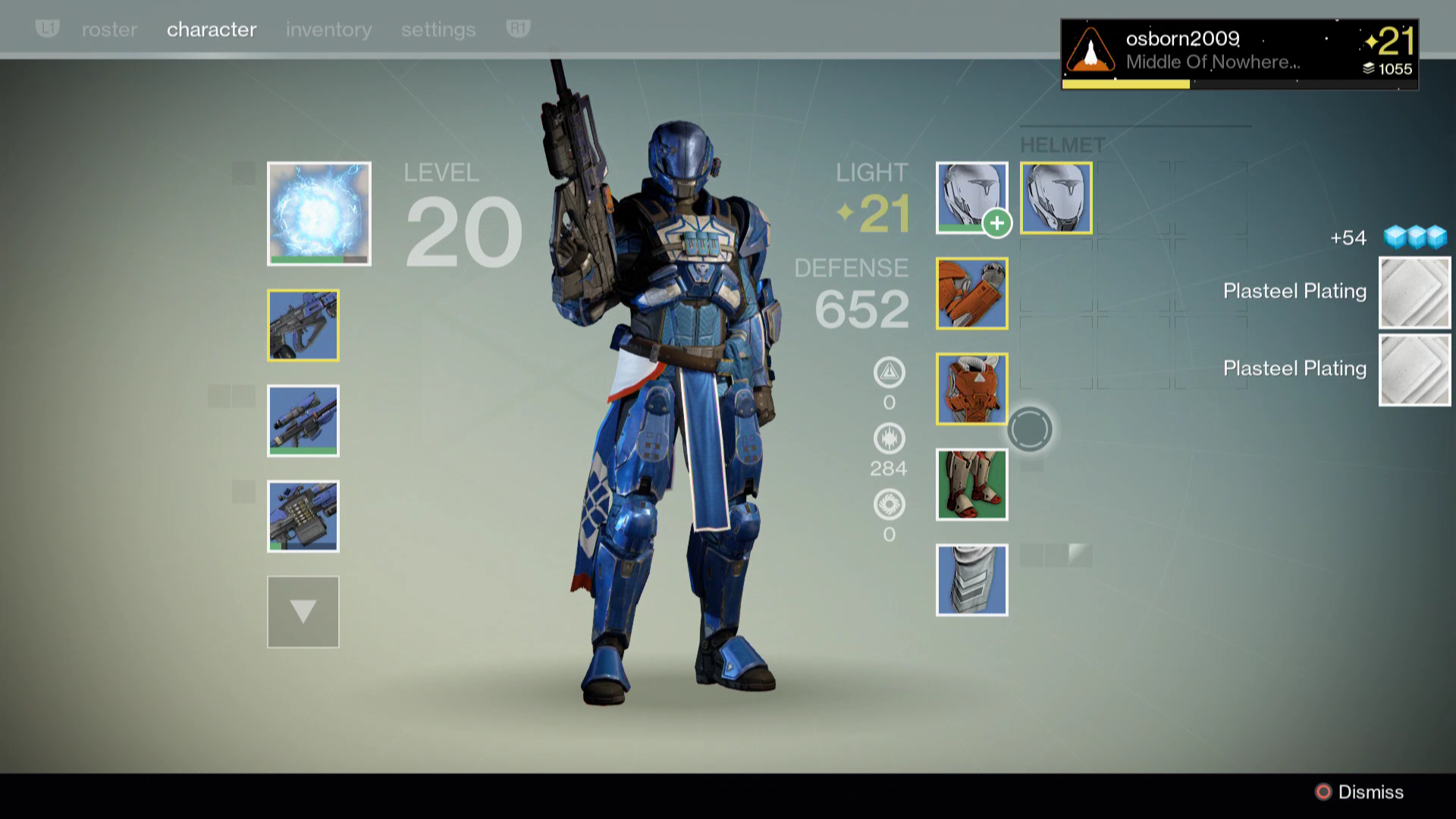Pick the helmet in the HELMET grid

pos(1056,198)
